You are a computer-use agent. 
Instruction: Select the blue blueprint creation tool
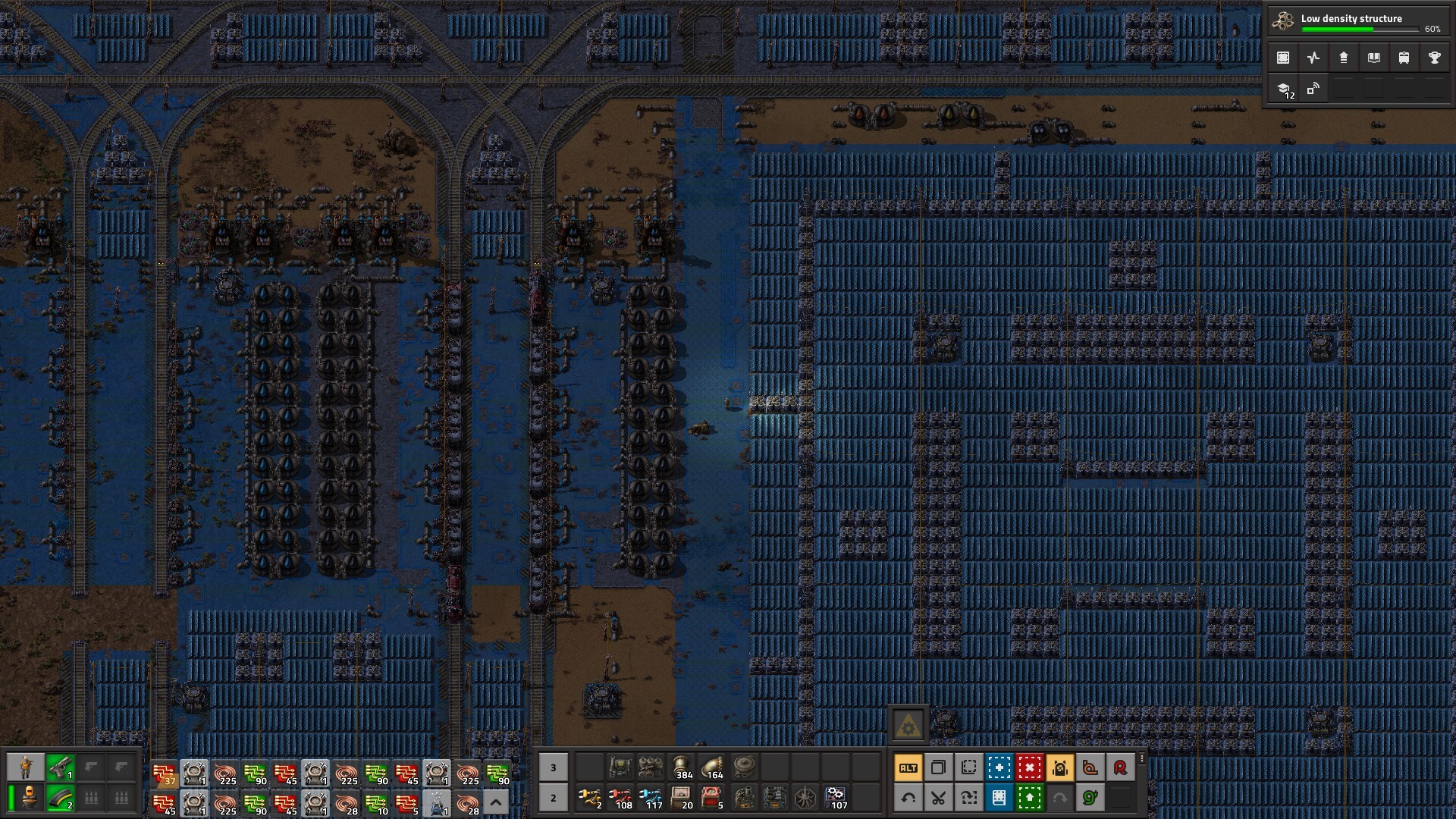tap(999, 768)
